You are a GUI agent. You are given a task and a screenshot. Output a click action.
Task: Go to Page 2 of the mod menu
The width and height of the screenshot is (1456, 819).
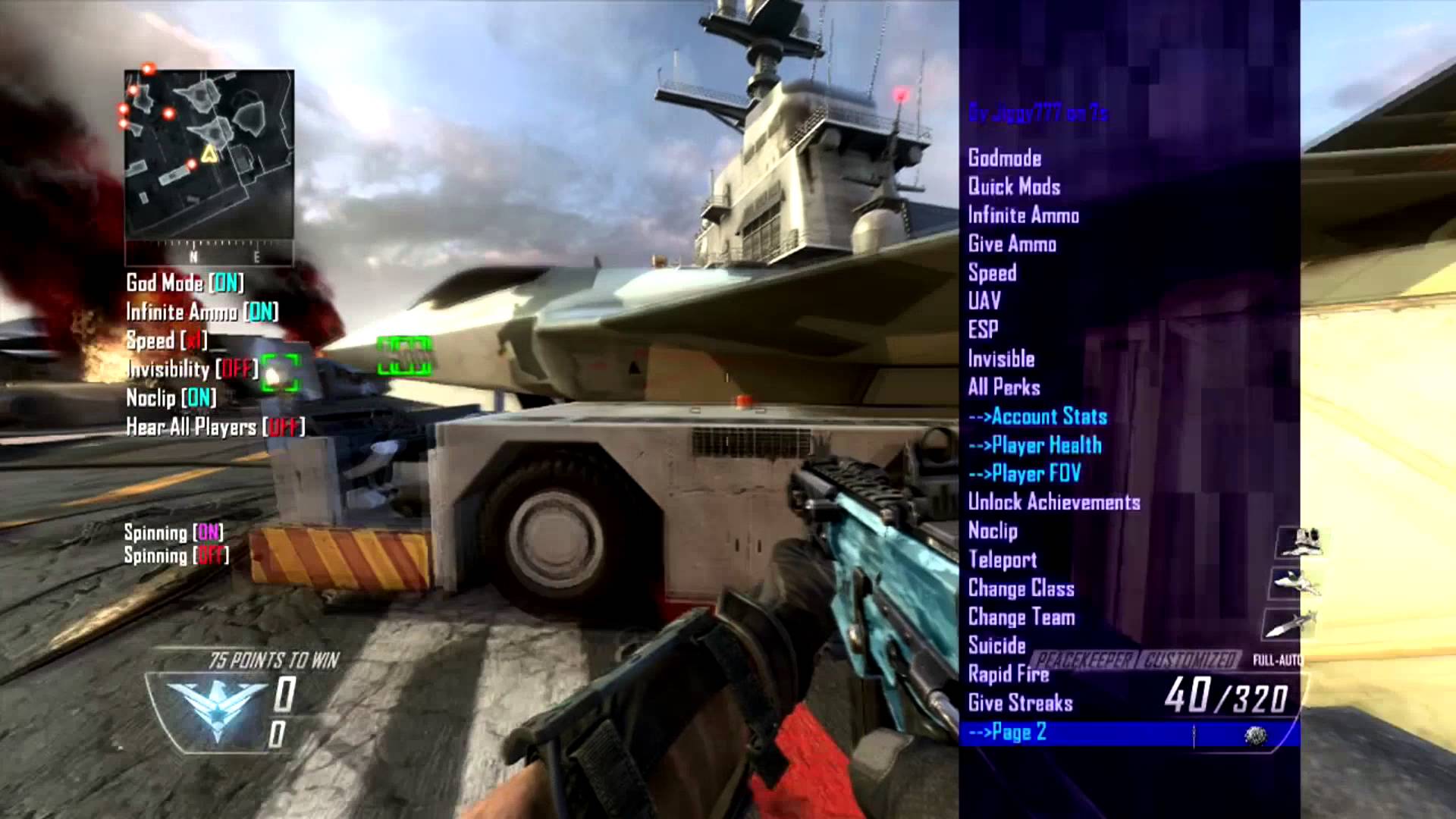pyautogui.click(x=1005, y=733)
